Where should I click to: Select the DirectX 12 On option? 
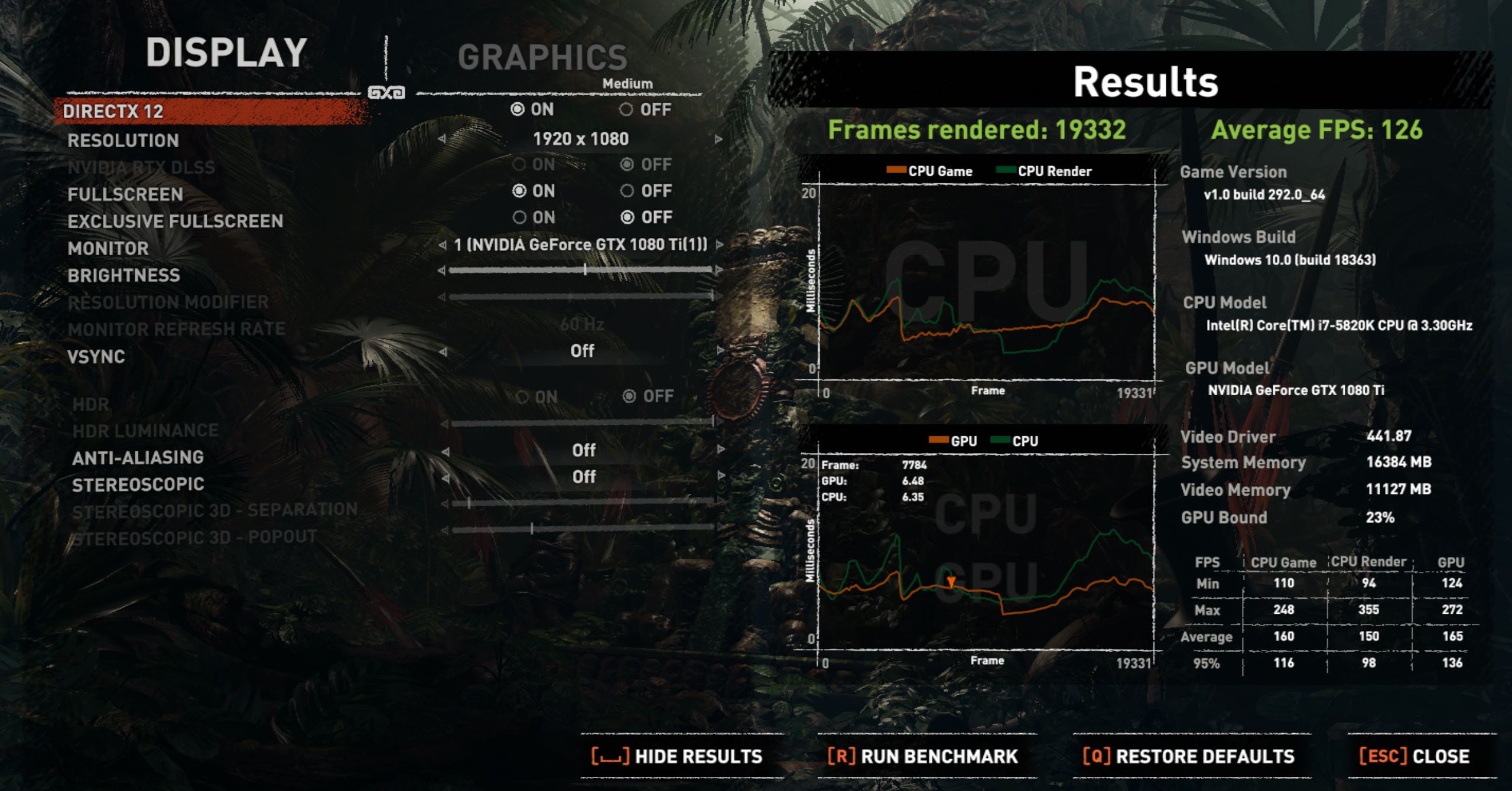[518, 110]
